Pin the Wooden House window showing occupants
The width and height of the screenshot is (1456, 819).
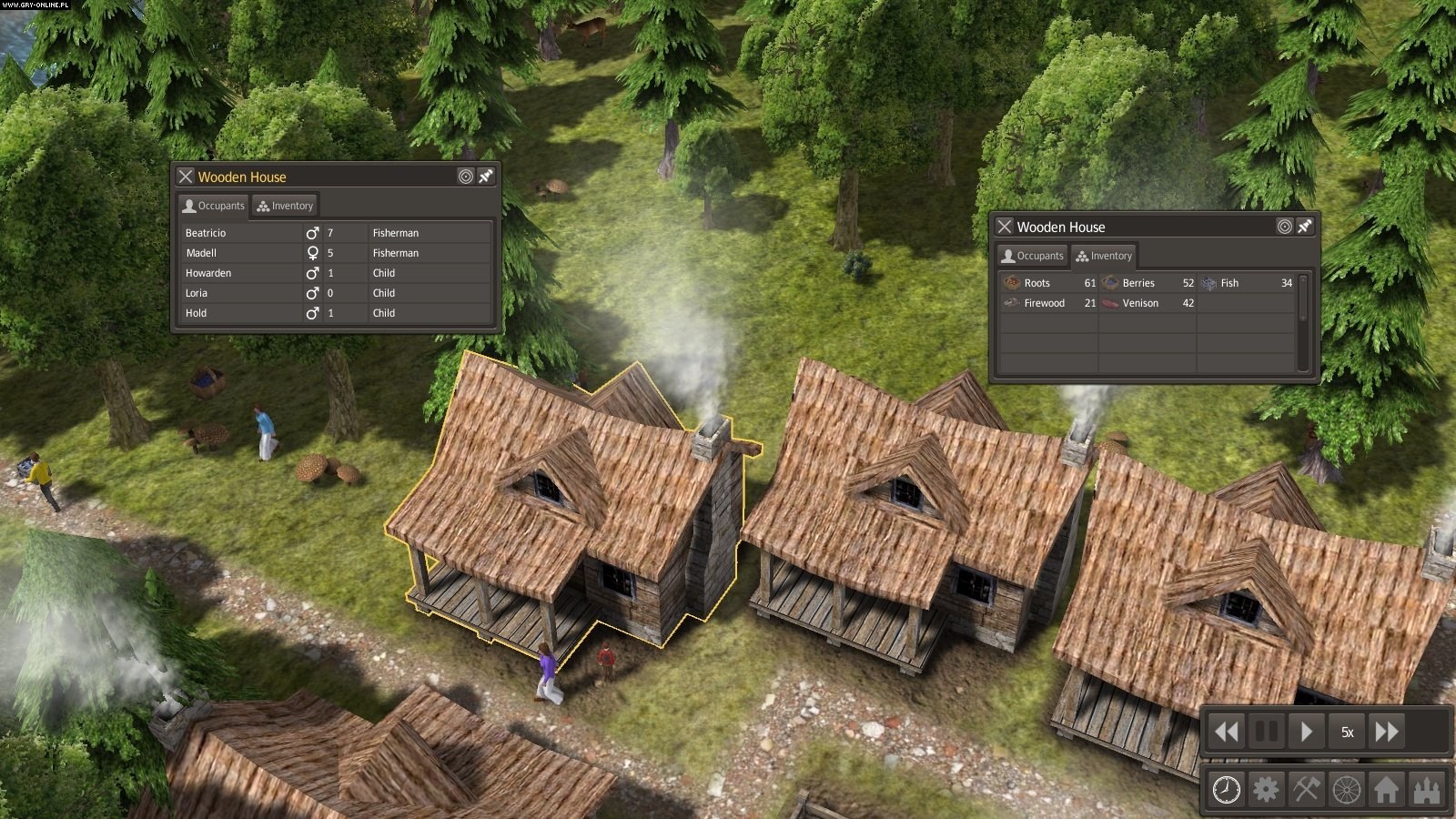click(x=486, y=177)
